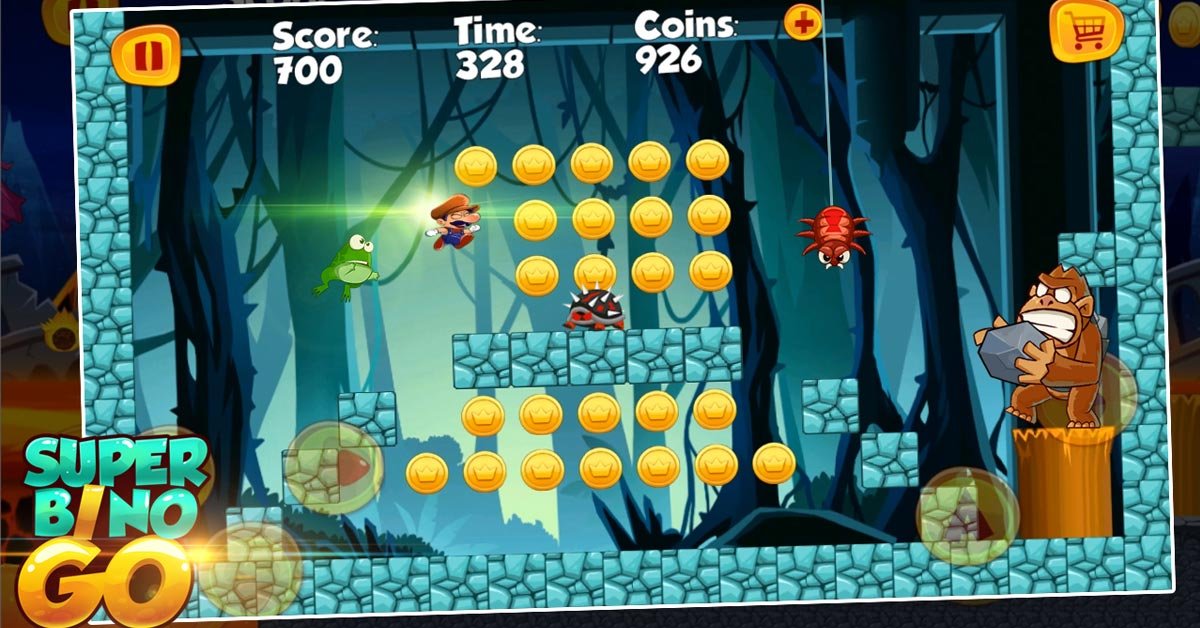Add more coins with the plus button
The image size is (1200, 628).
point(802,22)
